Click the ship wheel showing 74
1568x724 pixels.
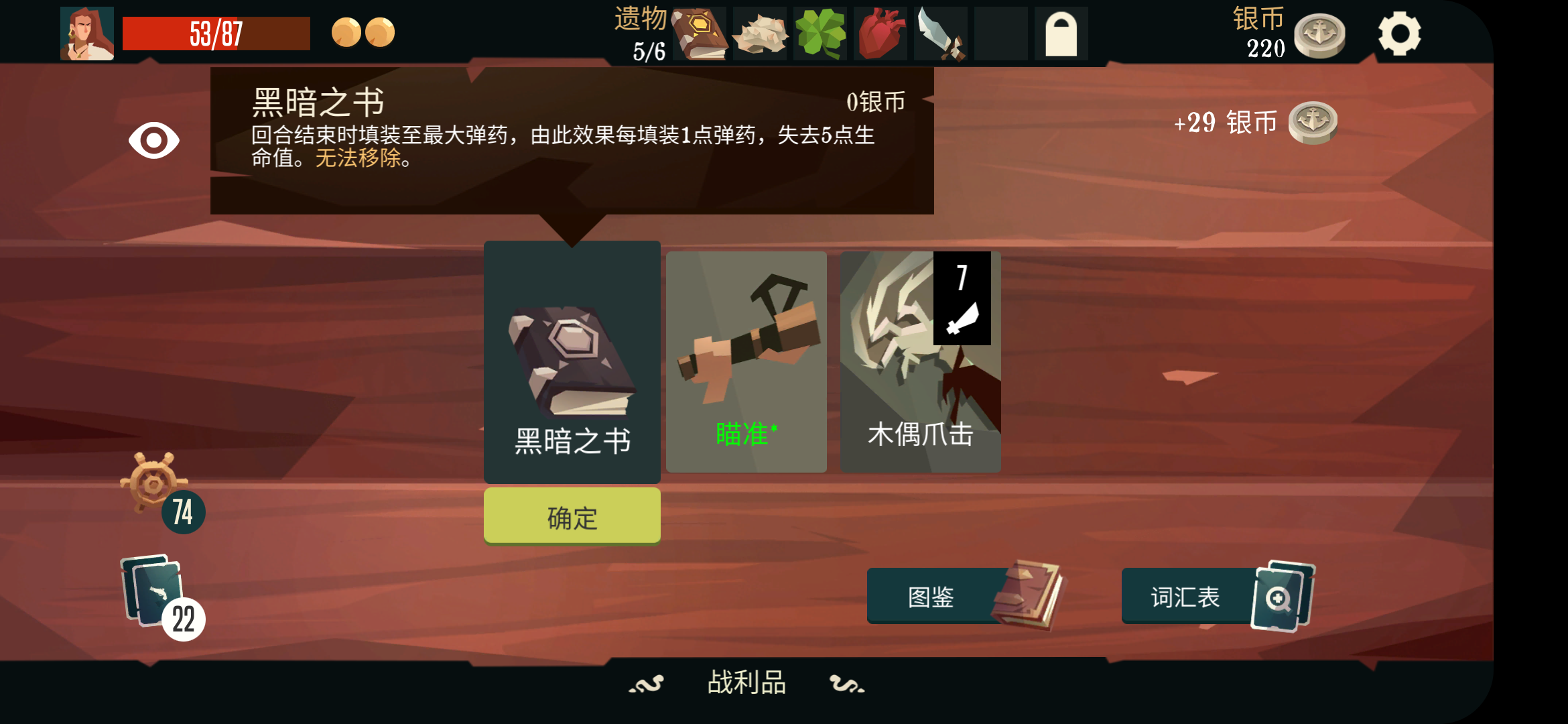click(155, 497)
